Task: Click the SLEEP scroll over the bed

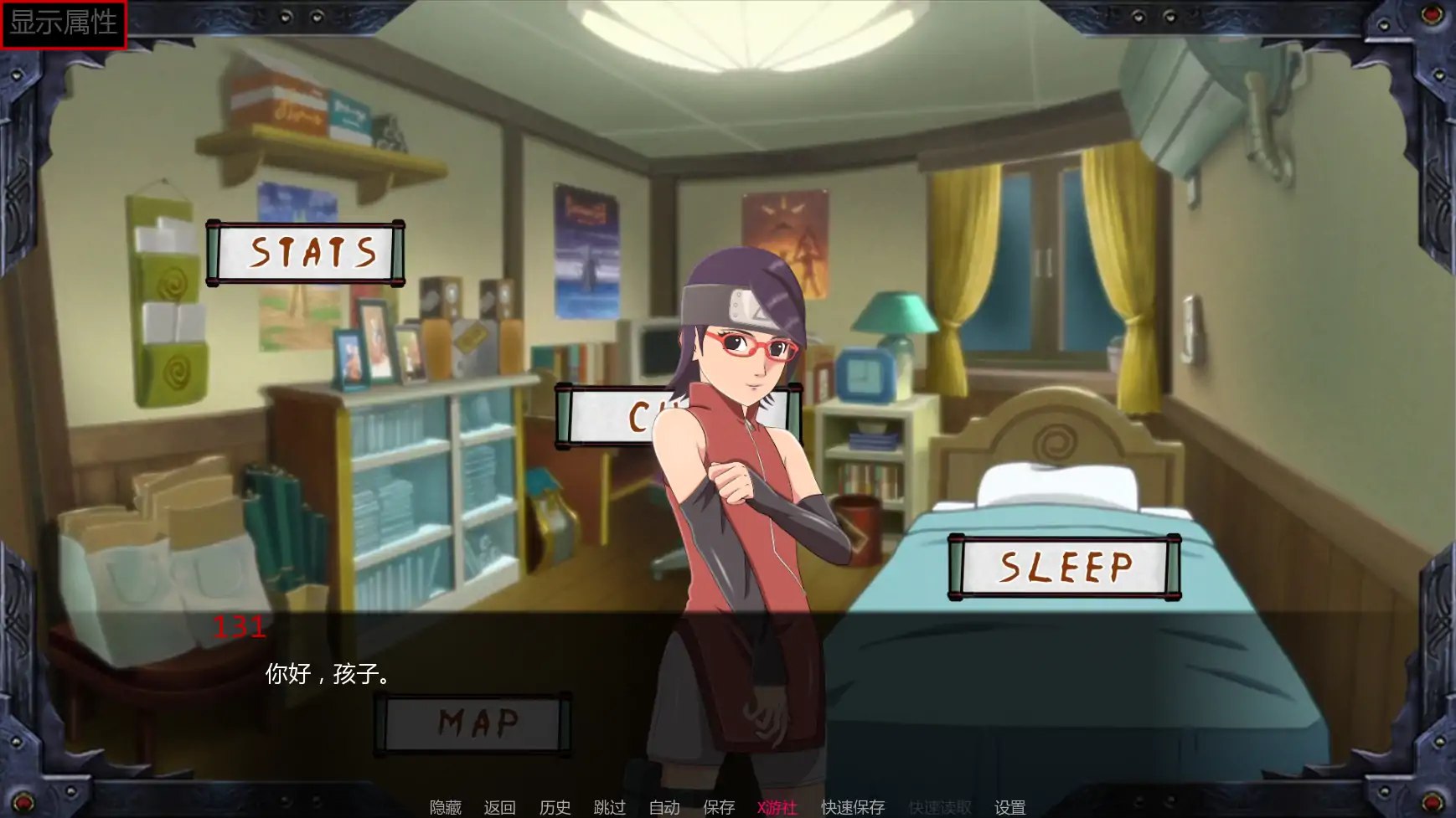Action: pyautogui.click(x=1065, y=566)
